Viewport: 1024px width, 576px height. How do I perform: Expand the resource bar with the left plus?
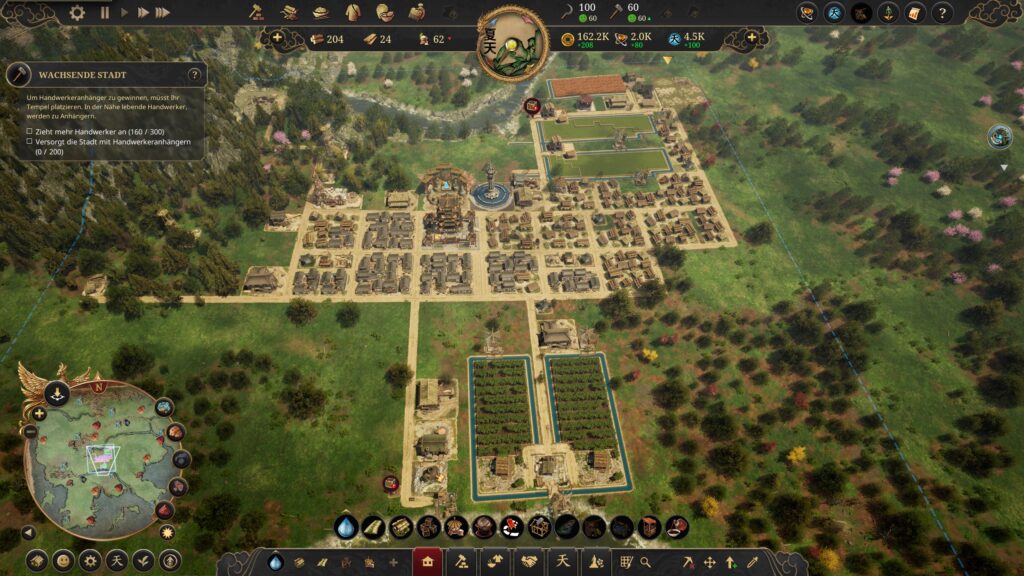pyautogui.click(x=277, y=39)
